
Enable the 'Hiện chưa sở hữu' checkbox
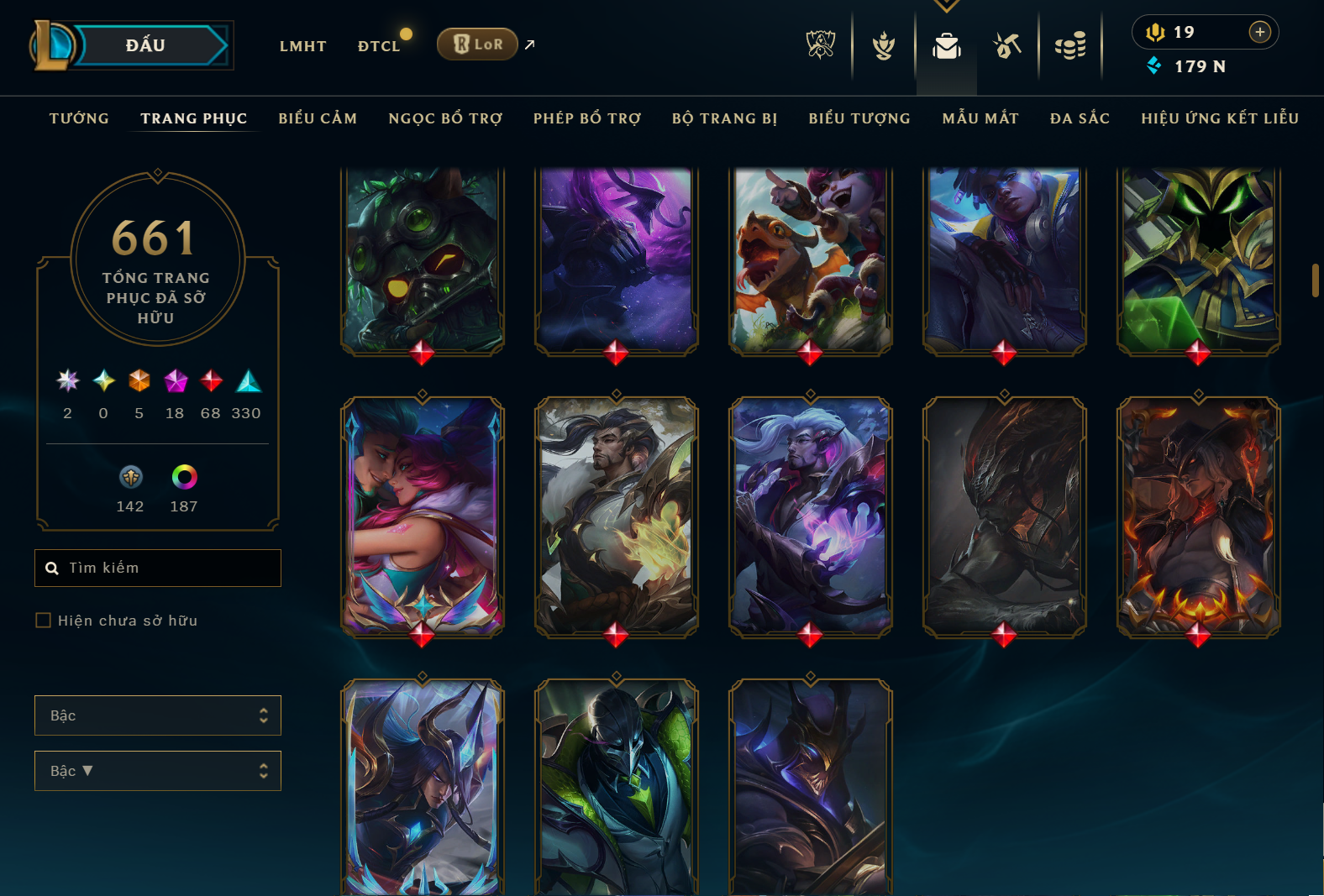pos(43,620)
